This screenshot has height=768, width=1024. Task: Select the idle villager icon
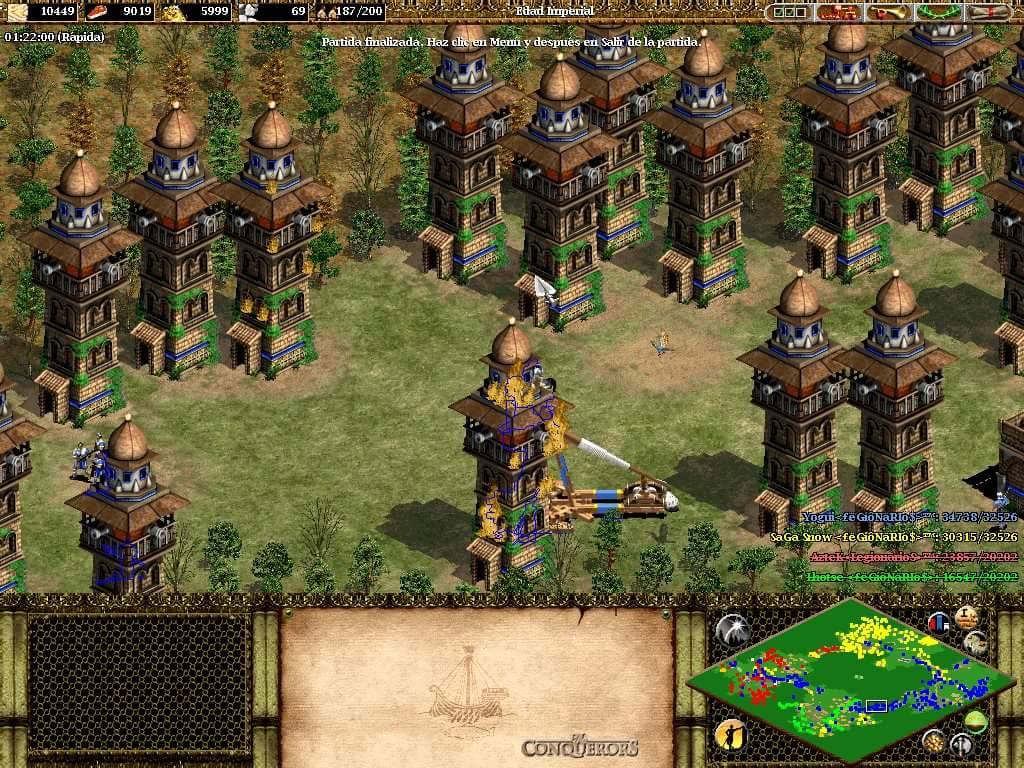point(730,735)
